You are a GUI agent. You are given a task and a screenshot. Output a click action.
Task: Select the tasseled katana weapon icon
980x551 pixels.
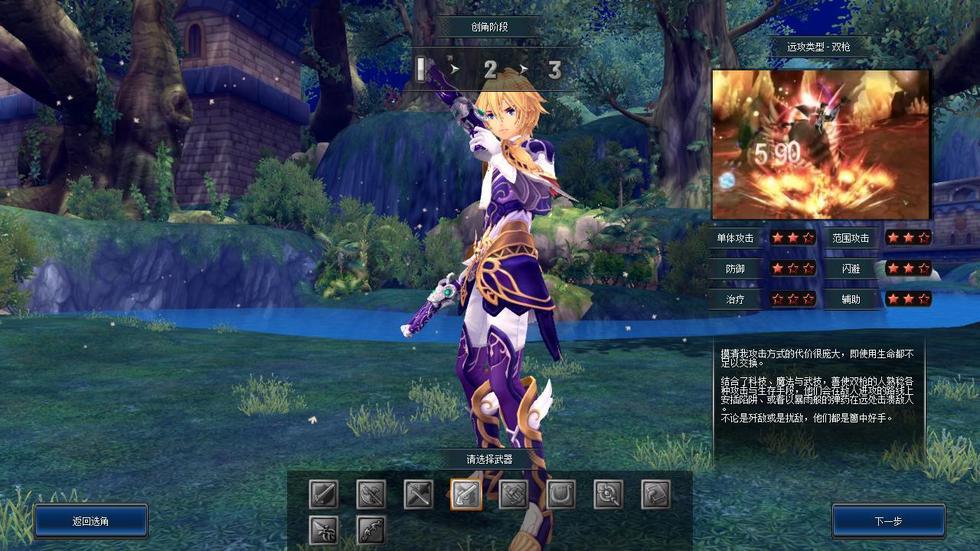click(323, 530)
